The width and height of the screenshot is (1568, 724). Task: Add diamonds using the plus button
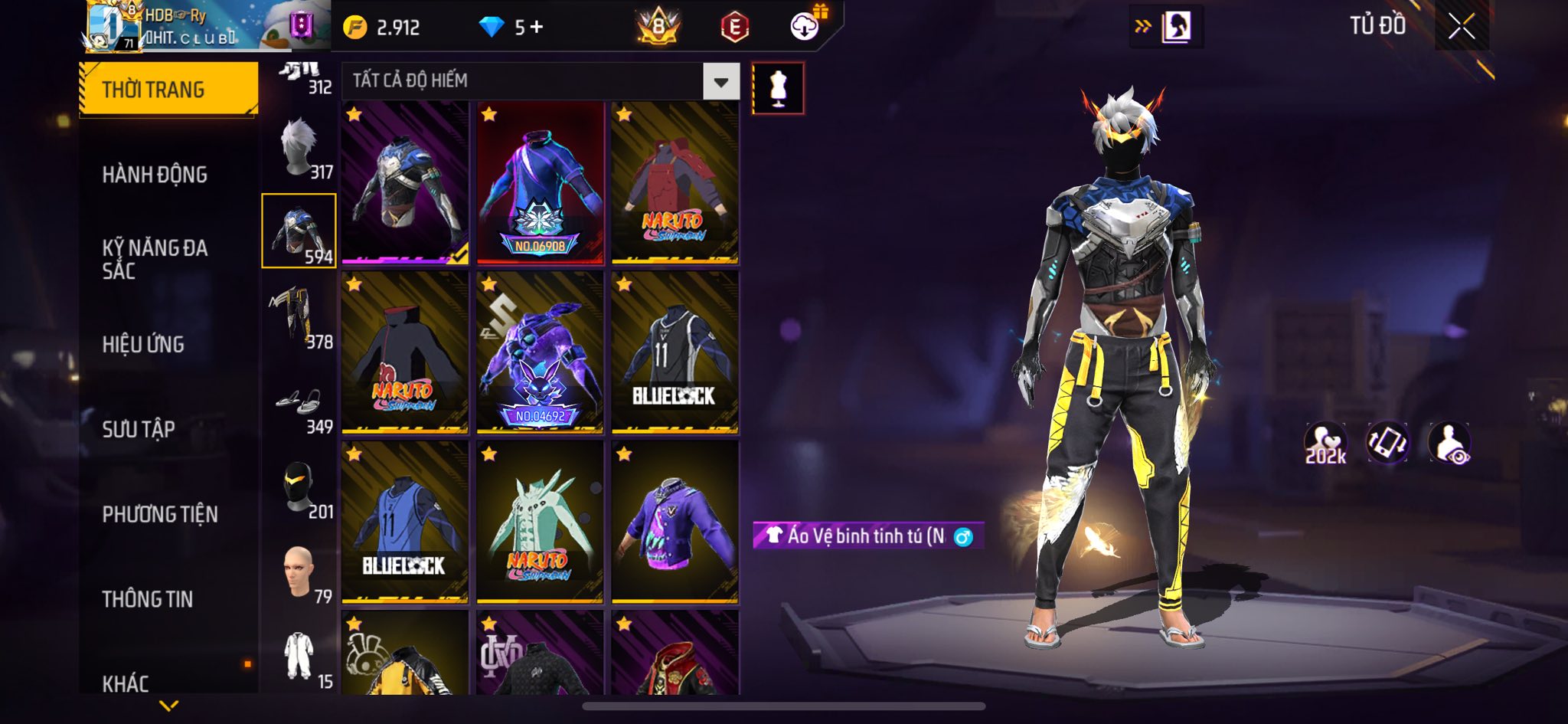pyautogui.click(x=537, y=28)
